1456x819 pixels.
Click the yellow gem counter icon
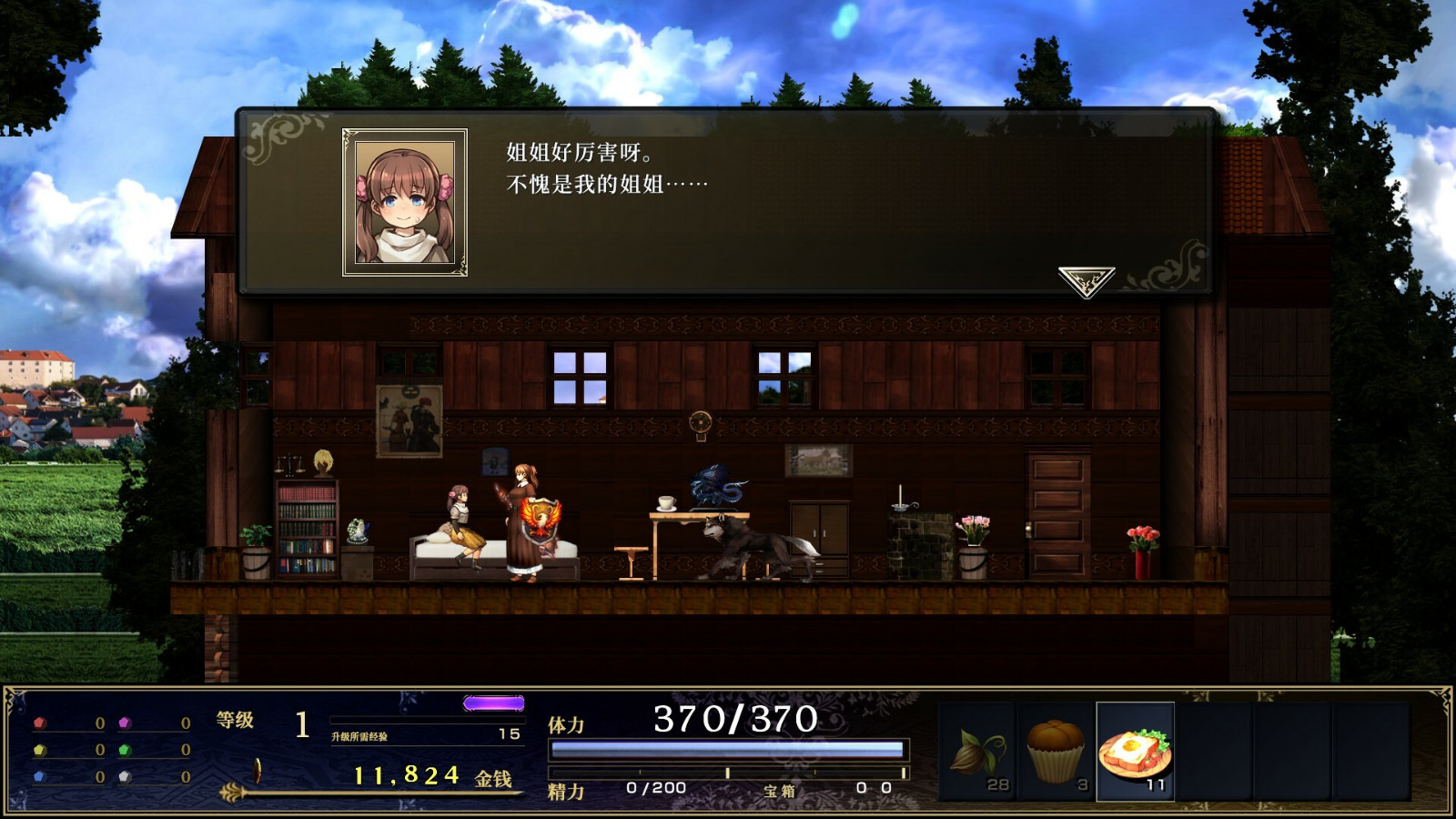coord(39,750)
